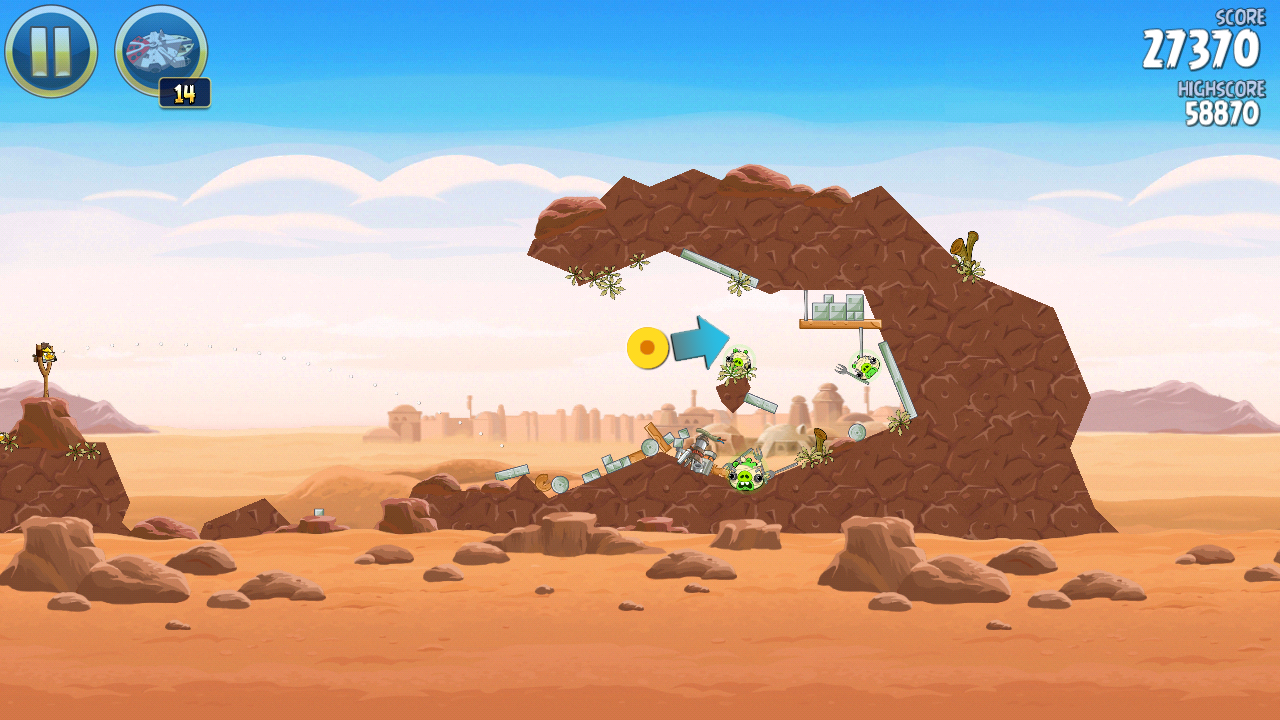
Task: Pause the game
Action: point(51,51)
